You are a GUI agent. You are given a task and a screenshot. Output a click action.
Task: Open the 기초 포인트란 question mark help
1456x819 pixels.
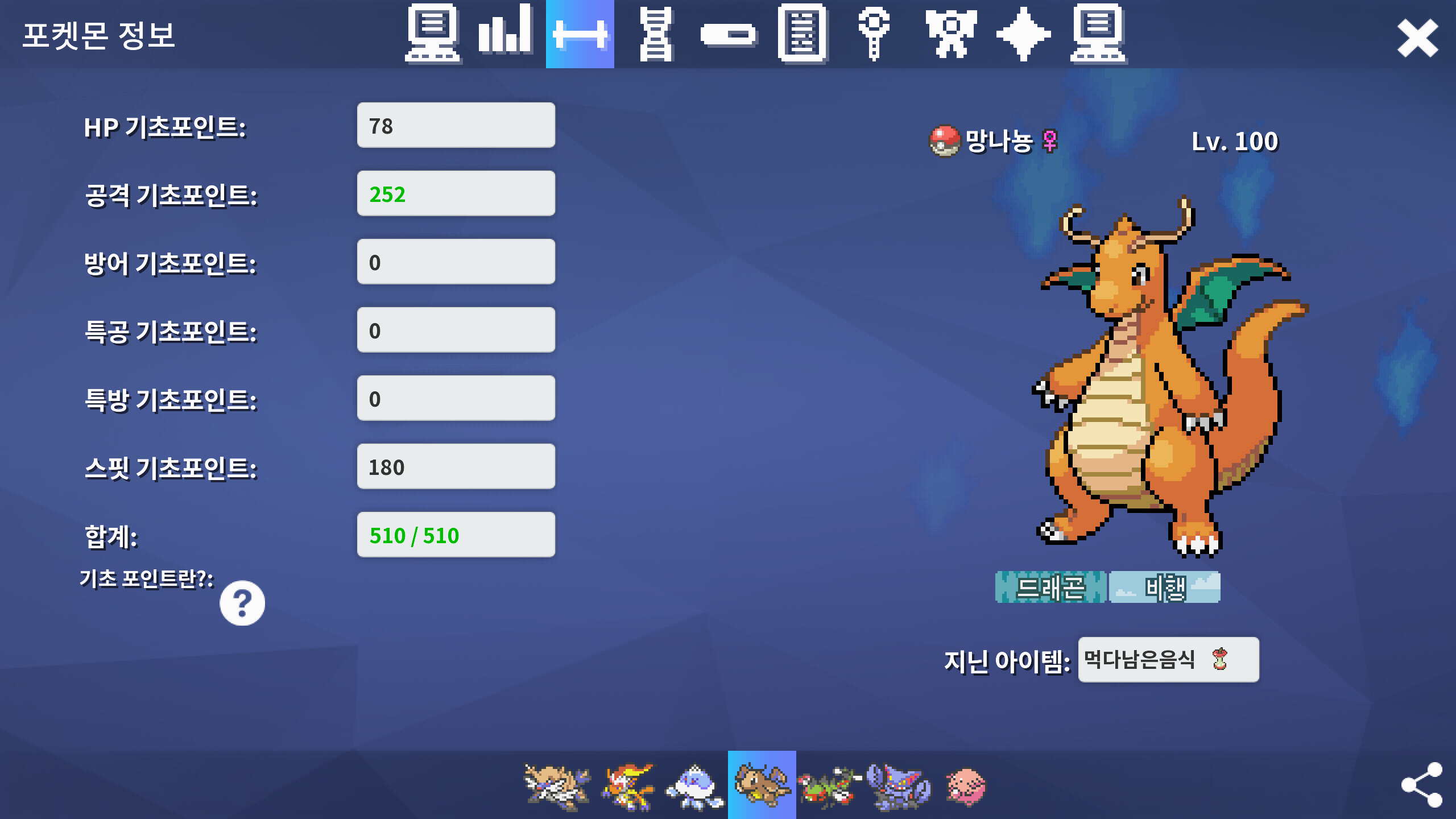(242, 603)
